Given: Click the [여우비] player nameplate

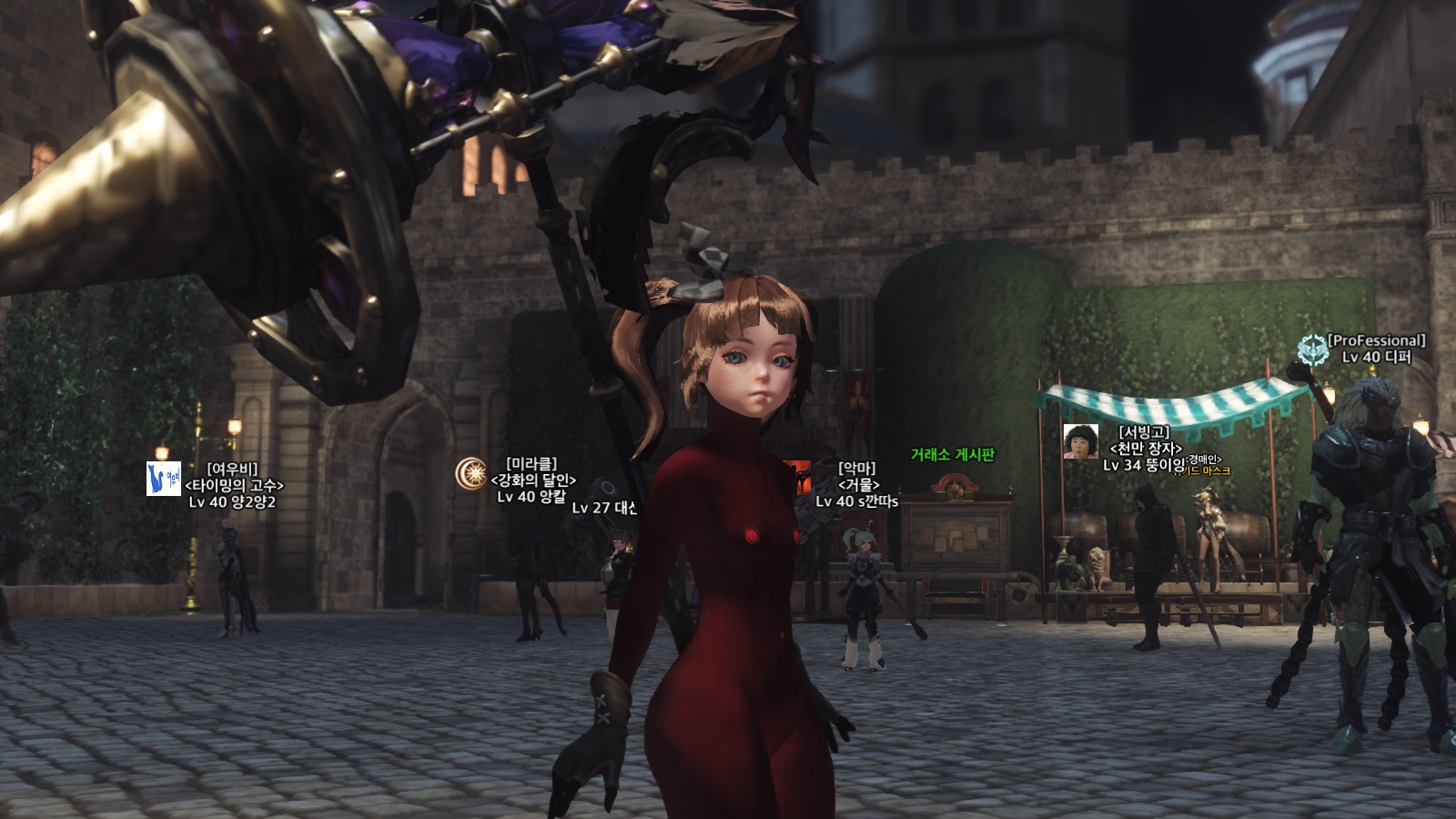Looking at the screenshot, I should pyautogui.click(x=232, y=469).
